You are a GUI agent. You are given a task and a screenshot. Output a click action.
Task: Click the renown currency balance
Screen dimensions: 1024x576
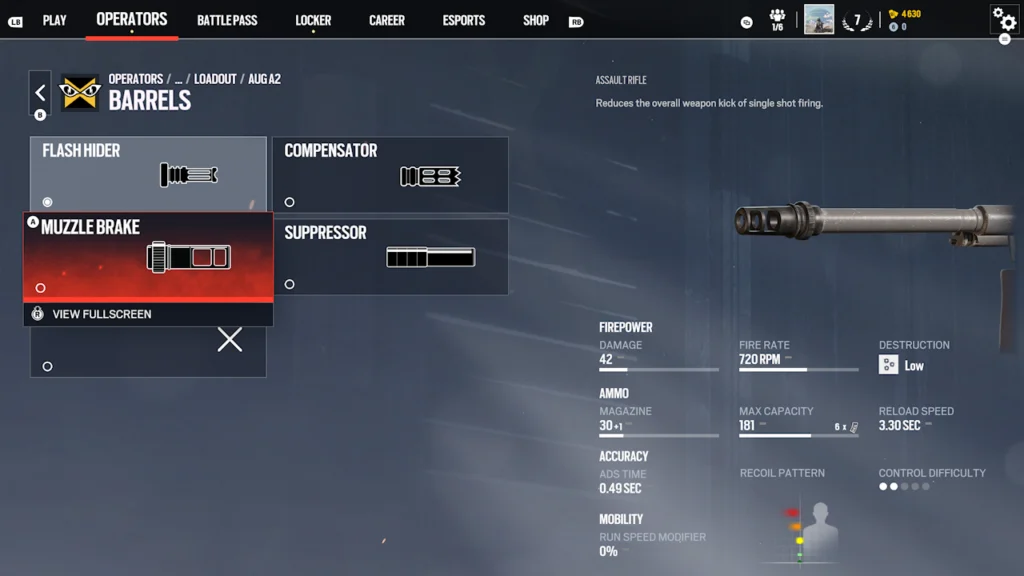[904, 14]
